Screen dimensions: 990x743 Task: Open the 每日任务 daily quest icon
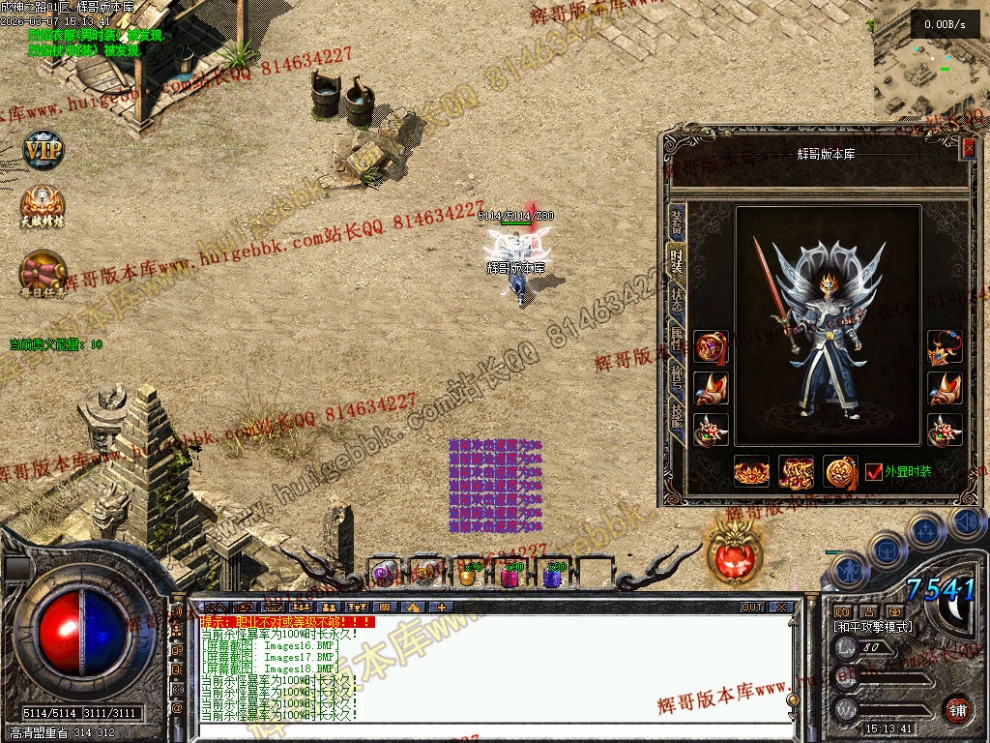pos(43,273)
